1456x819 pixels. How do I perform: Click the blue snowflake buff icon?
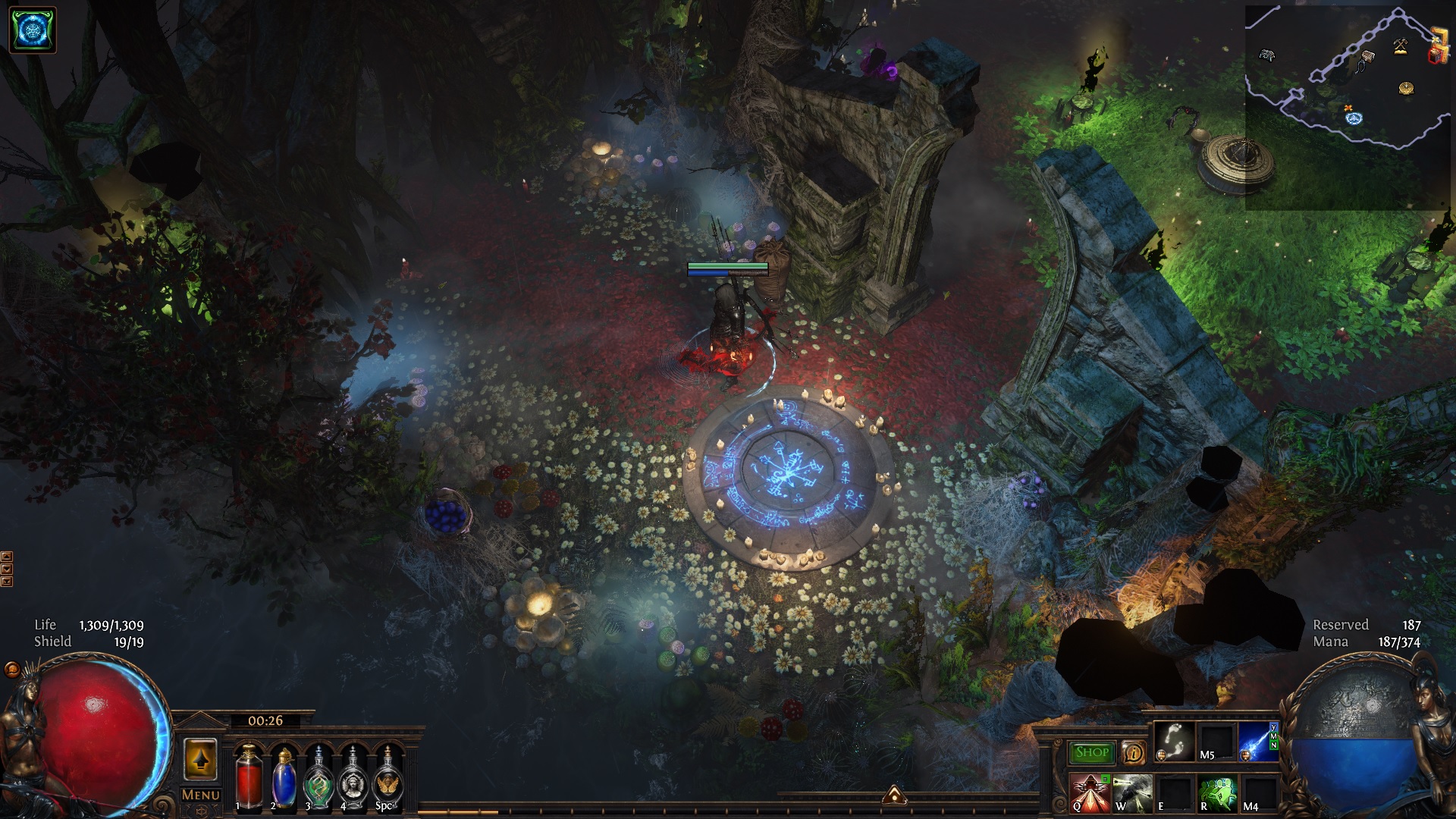[33, 30]
